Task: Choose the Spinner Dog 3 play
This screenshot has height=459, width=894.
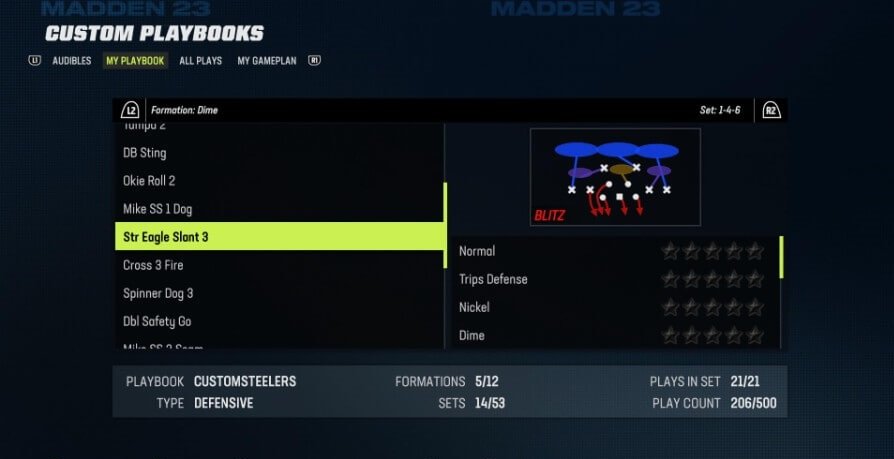Action: tap(158, 293)
